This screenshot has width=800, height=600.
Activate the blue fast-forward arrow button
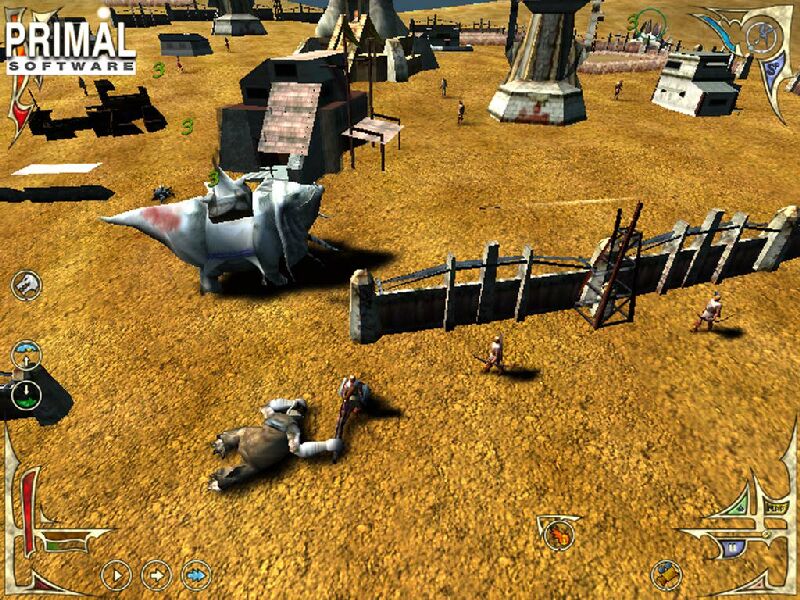coord(196,574)
